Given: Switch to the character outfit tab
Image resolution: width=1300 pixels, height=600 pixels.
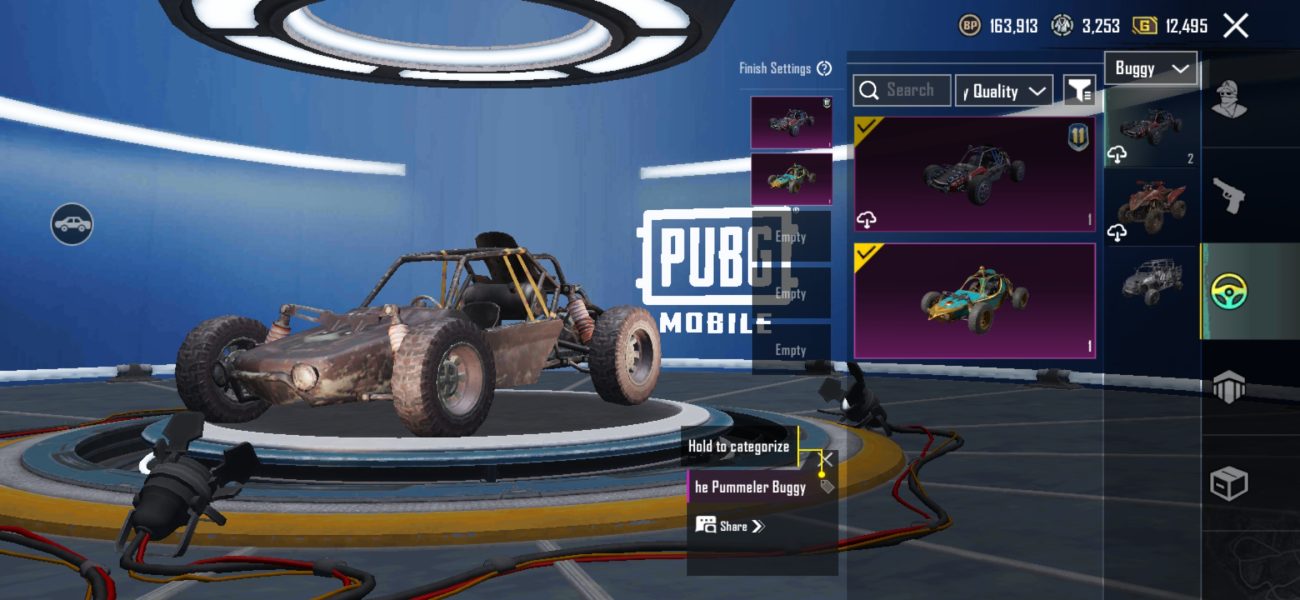Looking at the screenshot, I should pos(1229,99).
